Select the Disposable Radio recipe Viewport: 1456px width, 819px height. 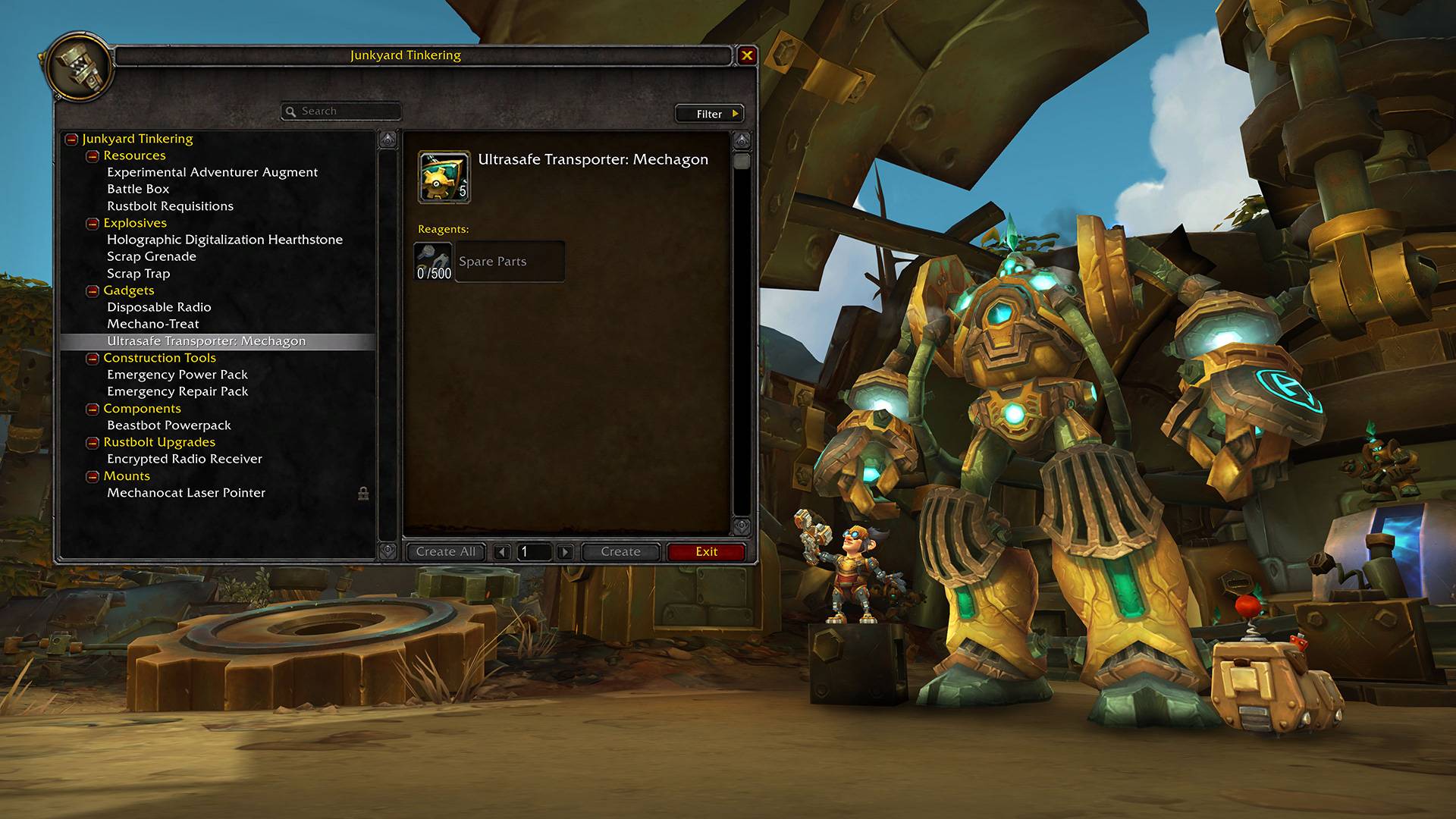pyautogui.click(x=159, y=307)
